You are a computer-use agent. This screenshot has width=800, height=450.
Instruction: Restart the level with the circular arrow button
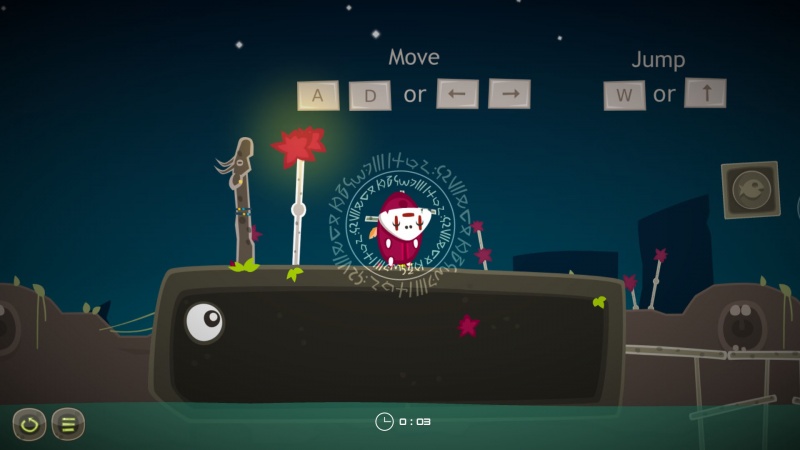[29, 424]
